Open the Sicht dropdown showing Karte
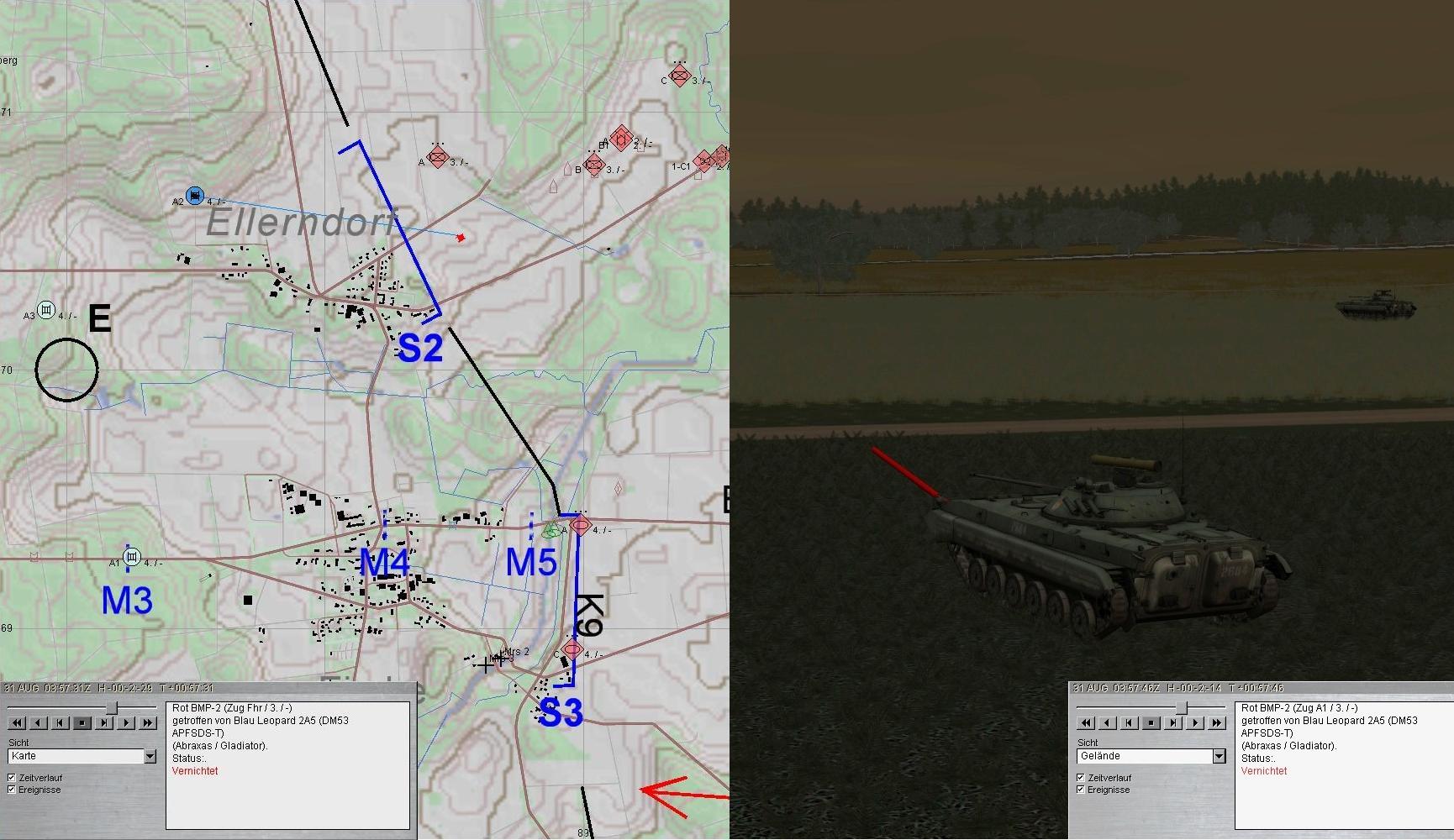The image size is (1454, 840). (x=150, y=757)
